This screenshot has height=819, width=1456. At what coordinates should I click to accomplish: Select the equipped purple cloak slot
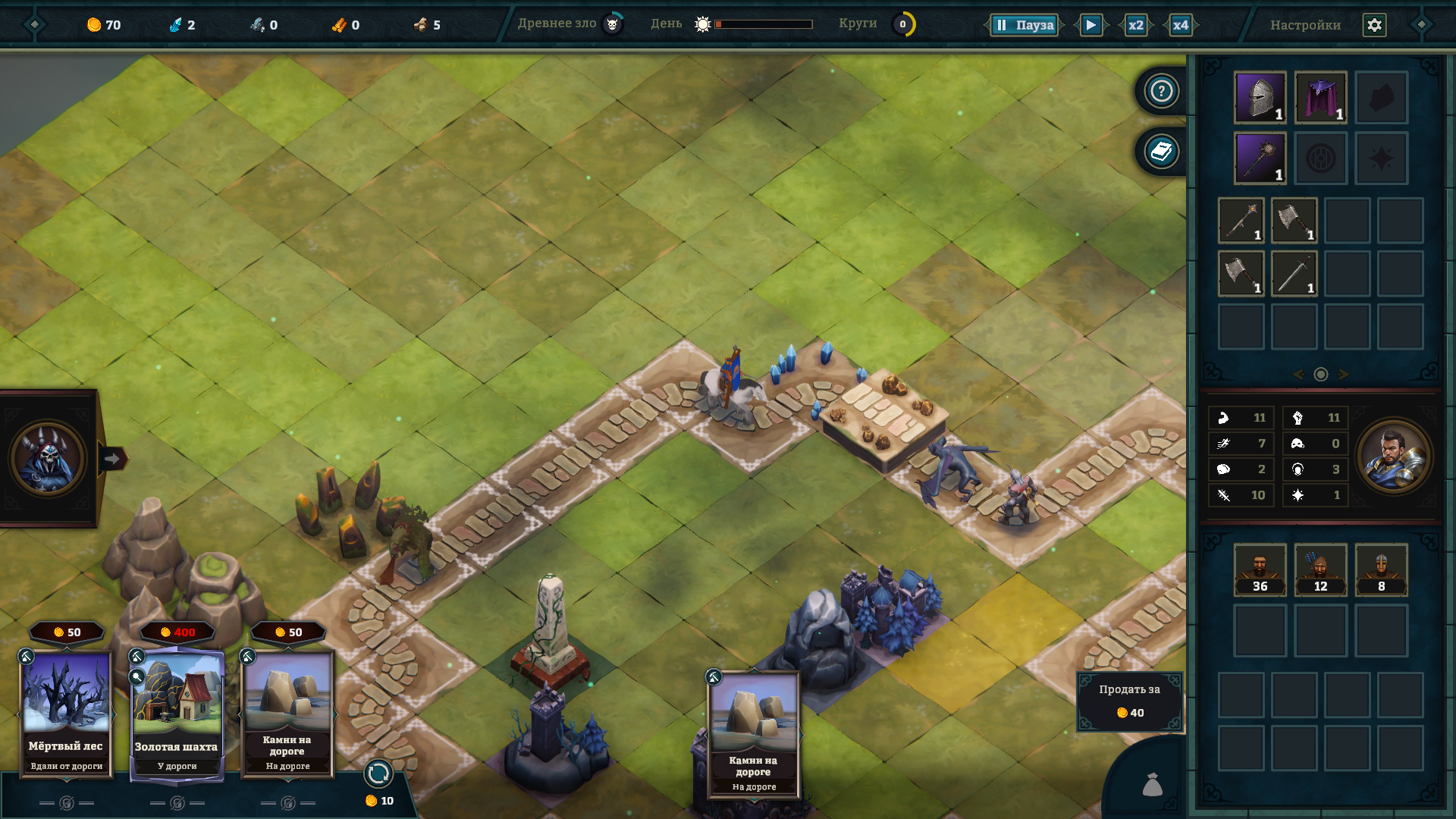(x=1320, y=98)
